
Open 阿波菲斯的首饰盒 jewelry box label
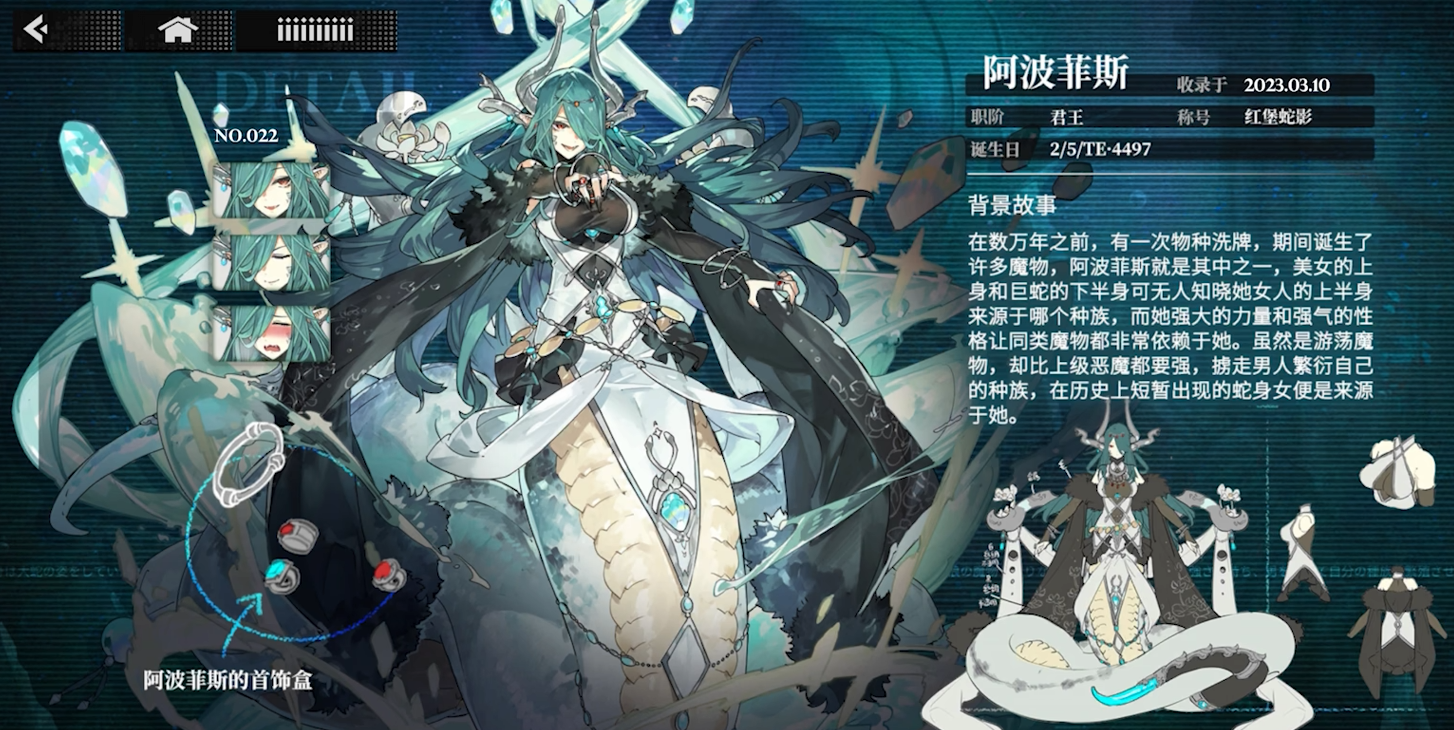[228, 681]
